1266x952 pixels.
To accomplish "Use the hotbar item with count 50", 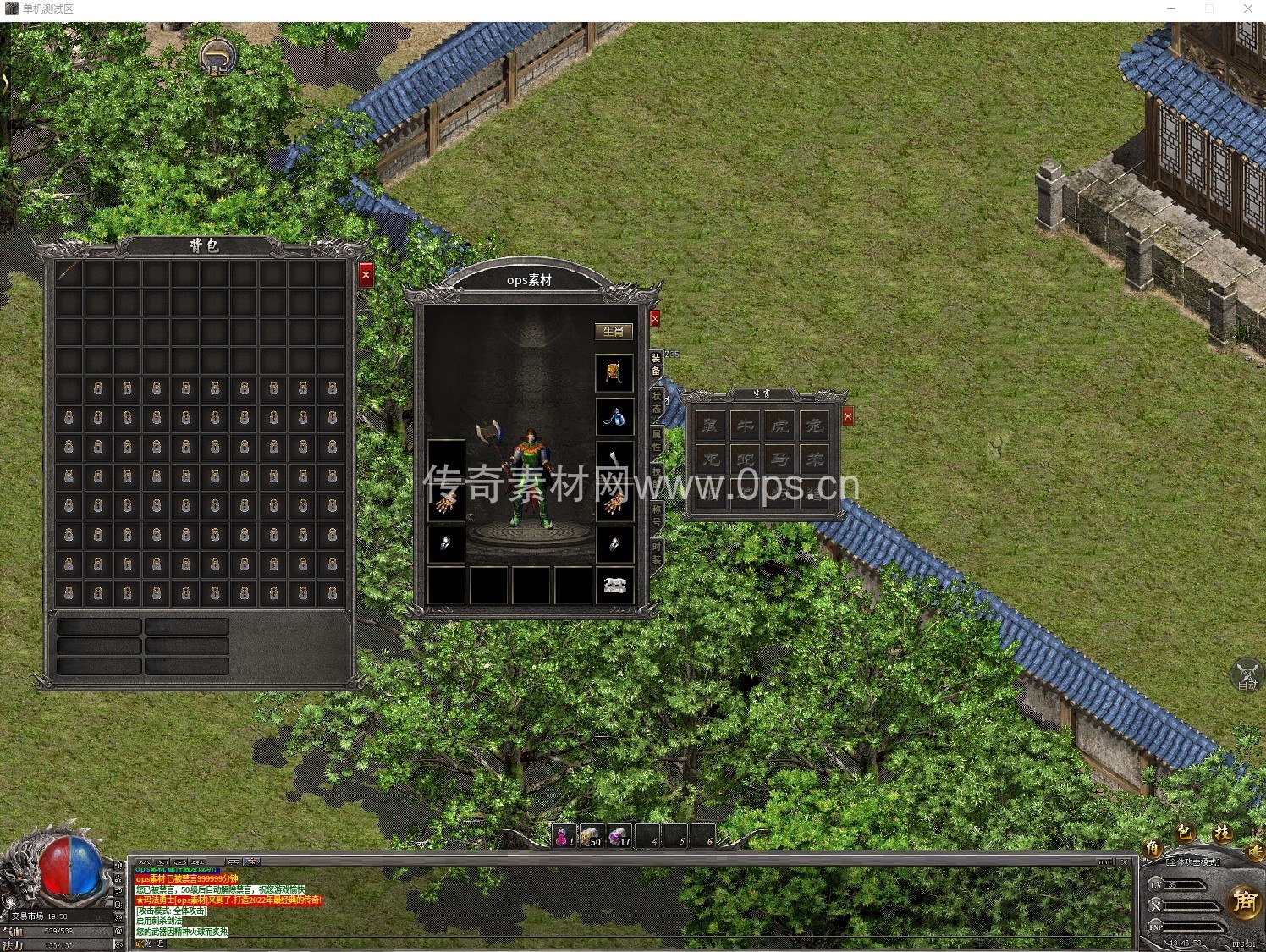I will tap(592, 836).
